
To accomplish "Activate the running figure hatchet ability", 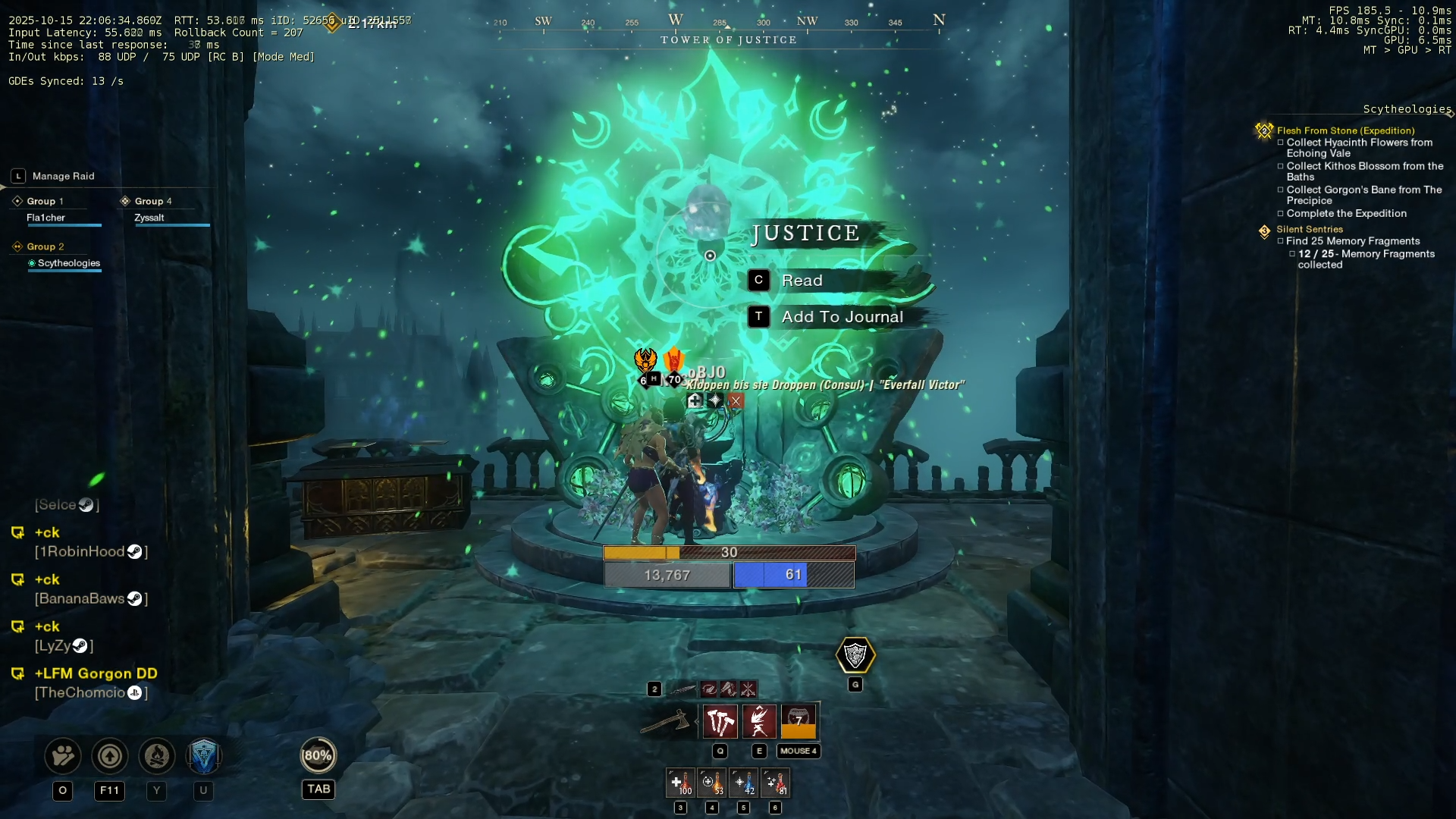I will [759, 722].
